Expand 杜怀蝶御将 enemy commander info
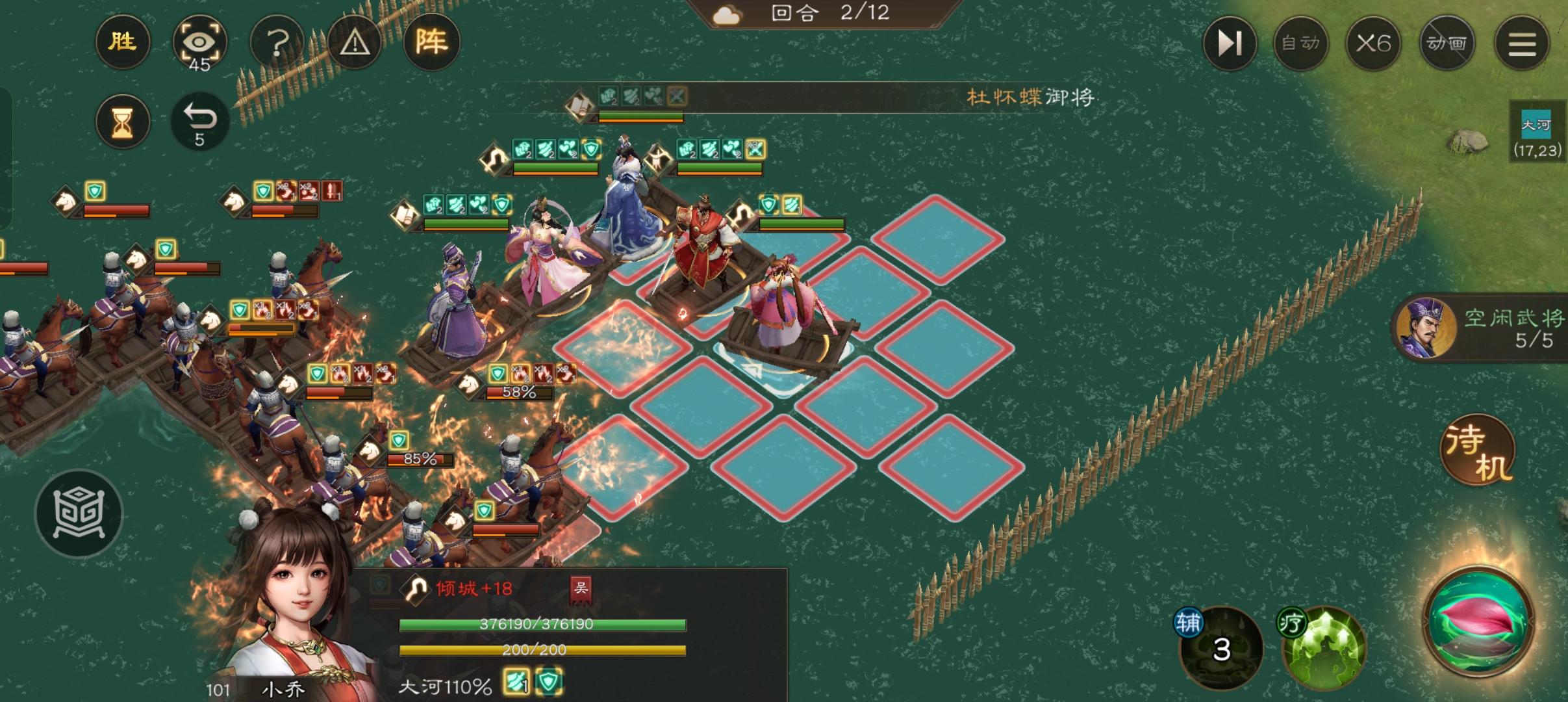This screenshot has width=1568, height=702. 1030,97
